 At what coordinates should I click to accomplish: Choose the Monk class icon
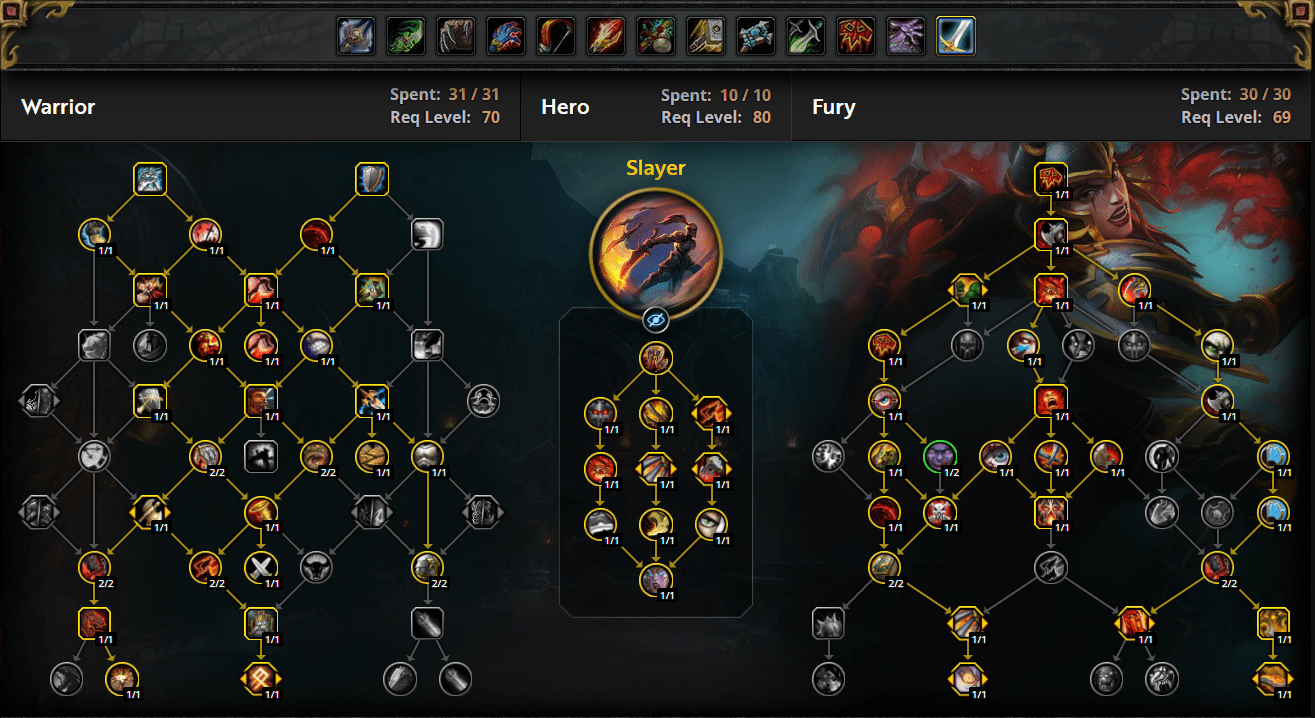coord(656,36)
